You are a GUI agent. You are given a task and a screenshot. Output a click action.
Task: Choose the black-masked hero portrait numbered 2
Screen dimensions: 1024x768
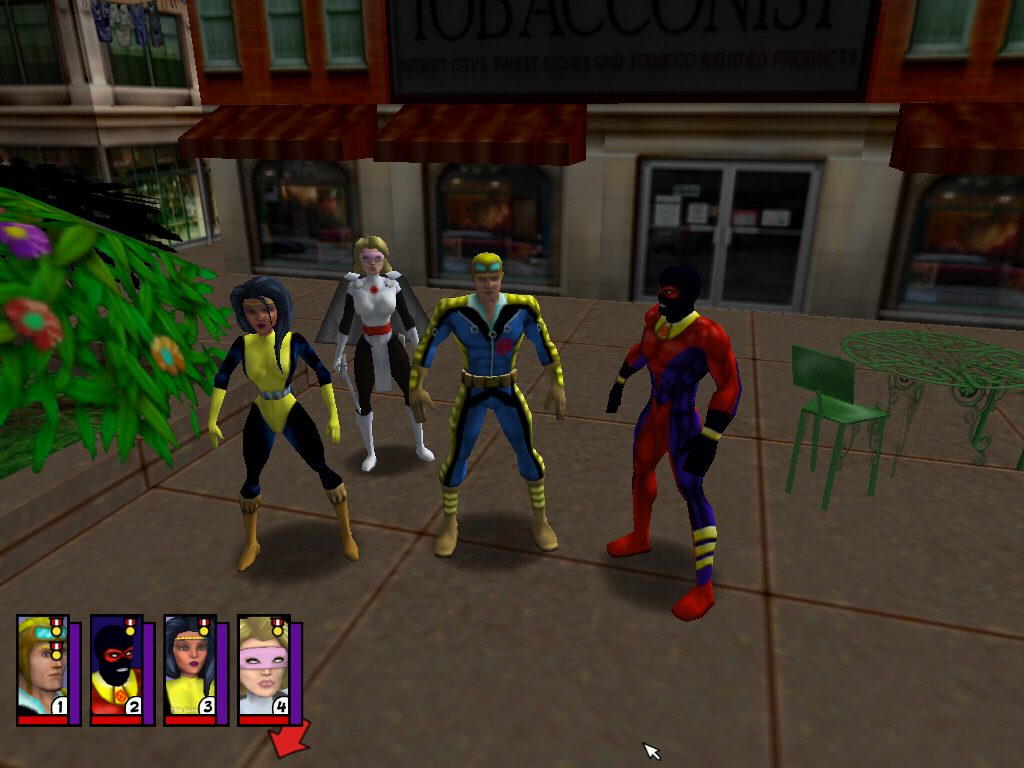[116, 668]
